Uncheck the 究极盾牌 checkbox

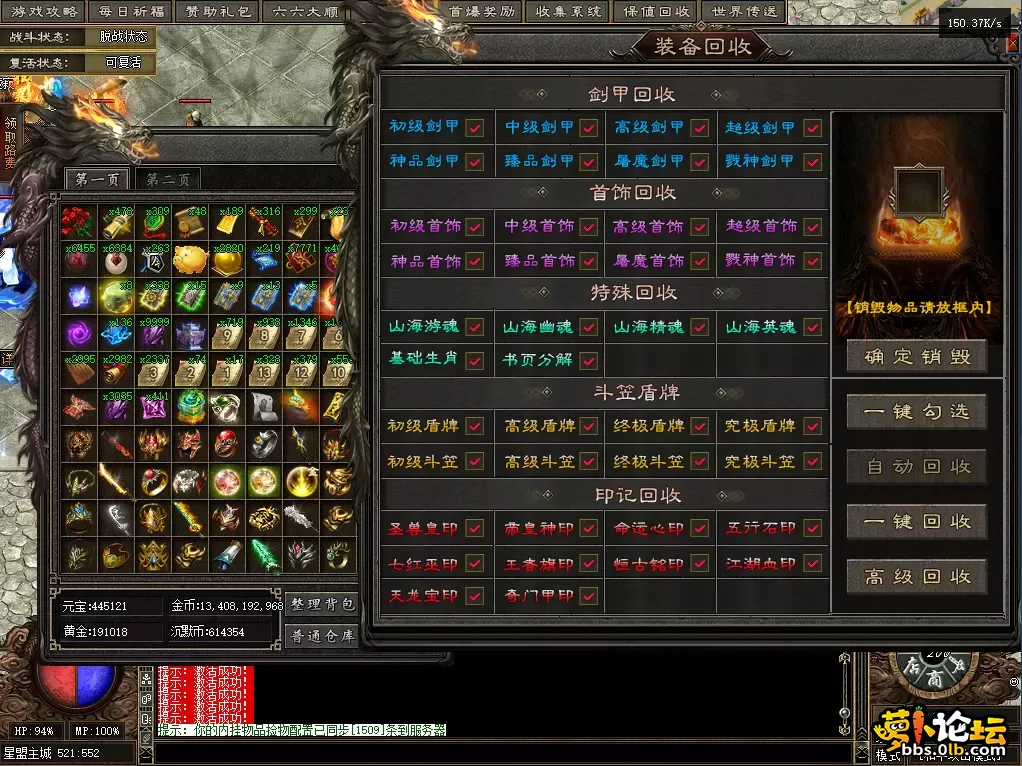tap(812, 427)
